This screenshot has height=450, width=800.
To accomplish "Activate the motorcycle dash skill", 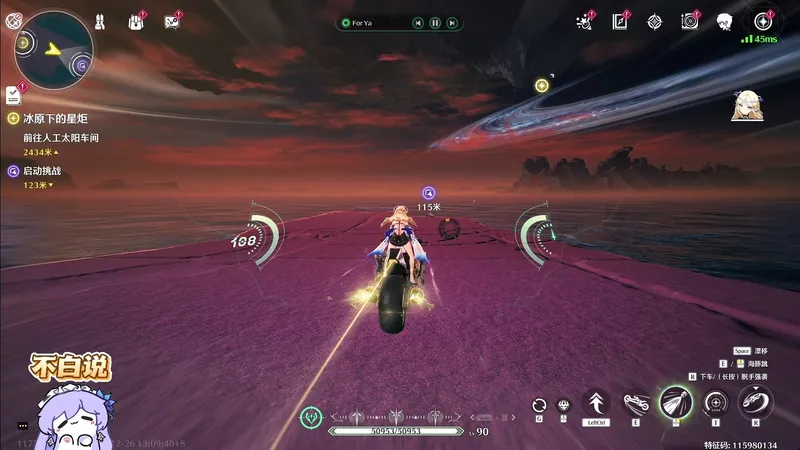I will point(636,403).
